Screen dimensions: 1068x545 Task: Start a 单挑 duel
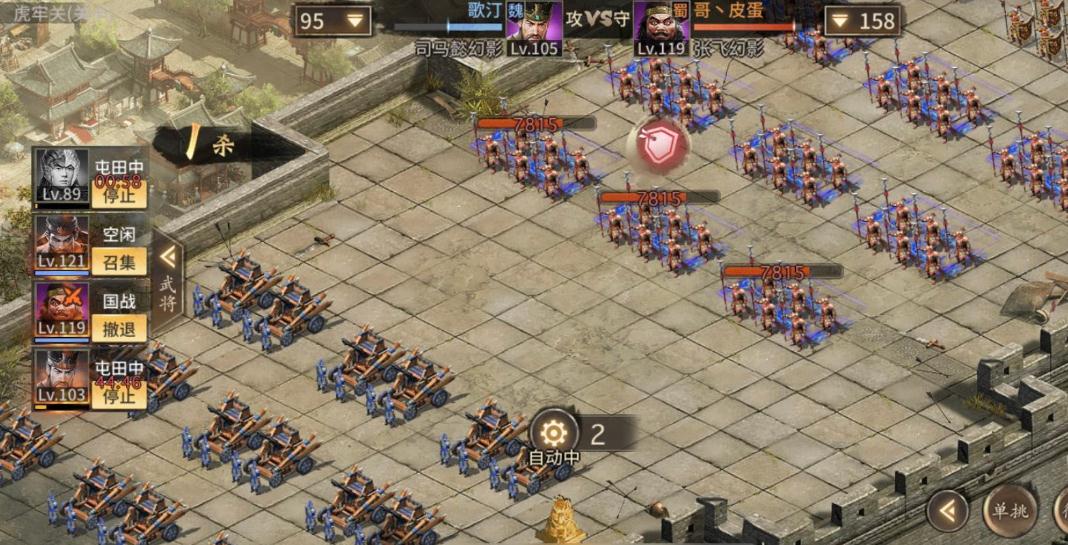tap(1008, 510)
